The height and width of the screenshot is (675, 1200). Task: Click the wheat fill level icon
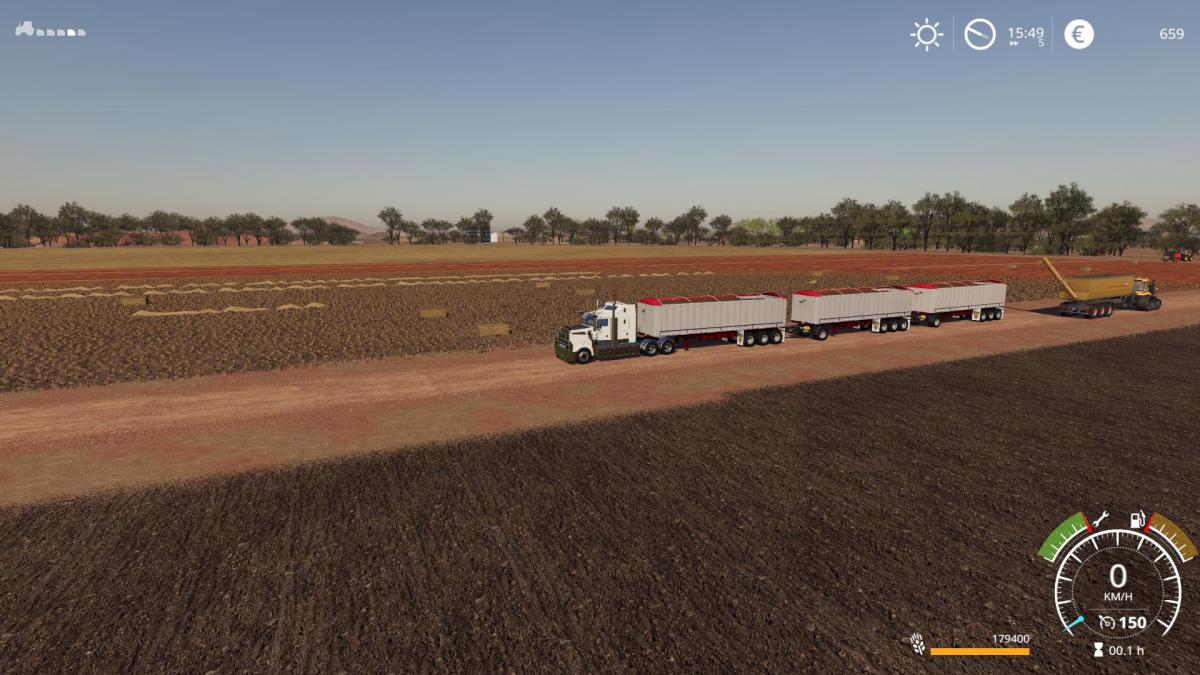coord(917,644)
